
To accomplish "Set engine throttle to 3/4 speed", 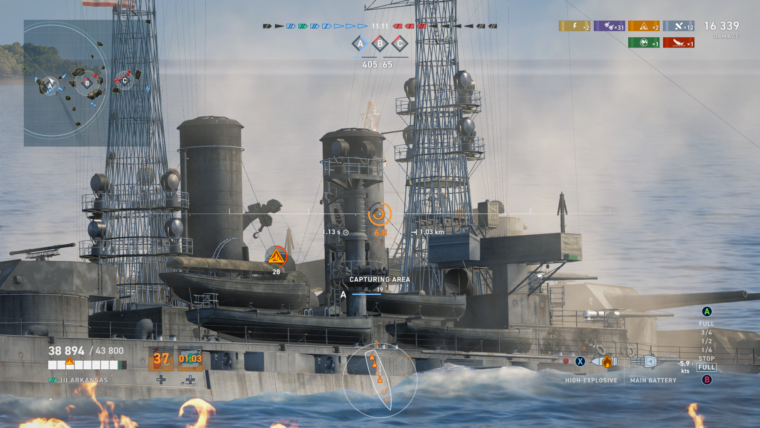I will pos(706,333).
